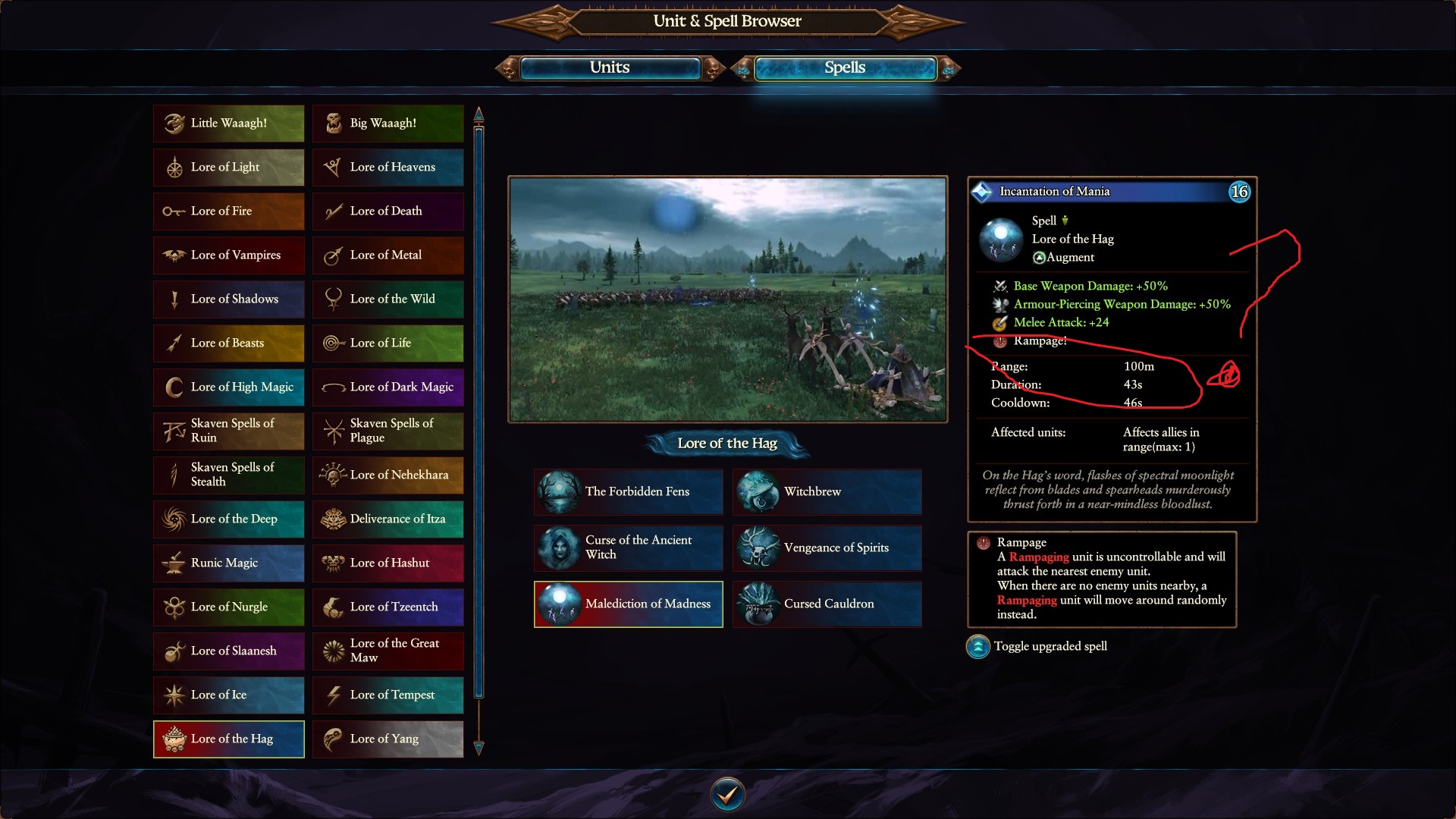
Task: Open the Lore of Vampires spell list
Action: [227, 255]
